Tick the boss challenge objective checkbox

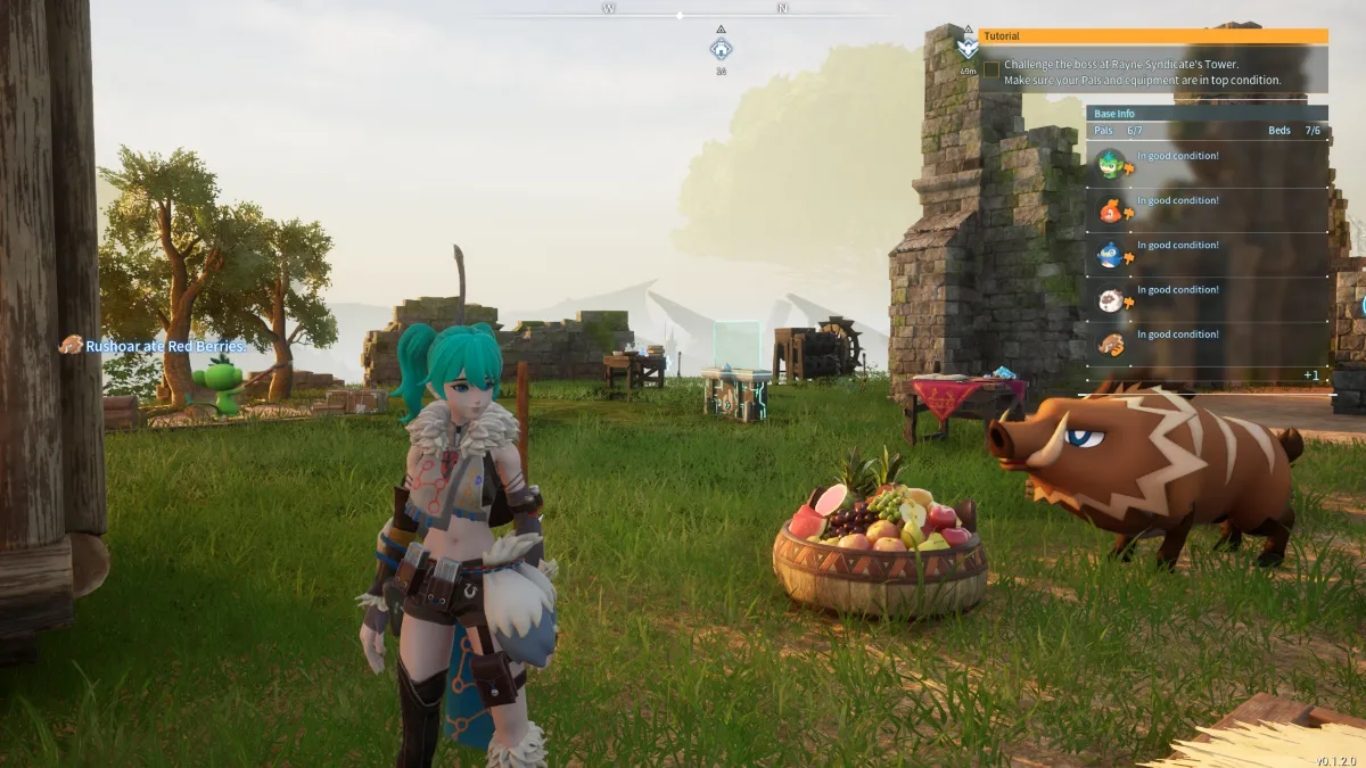(991, 69)
